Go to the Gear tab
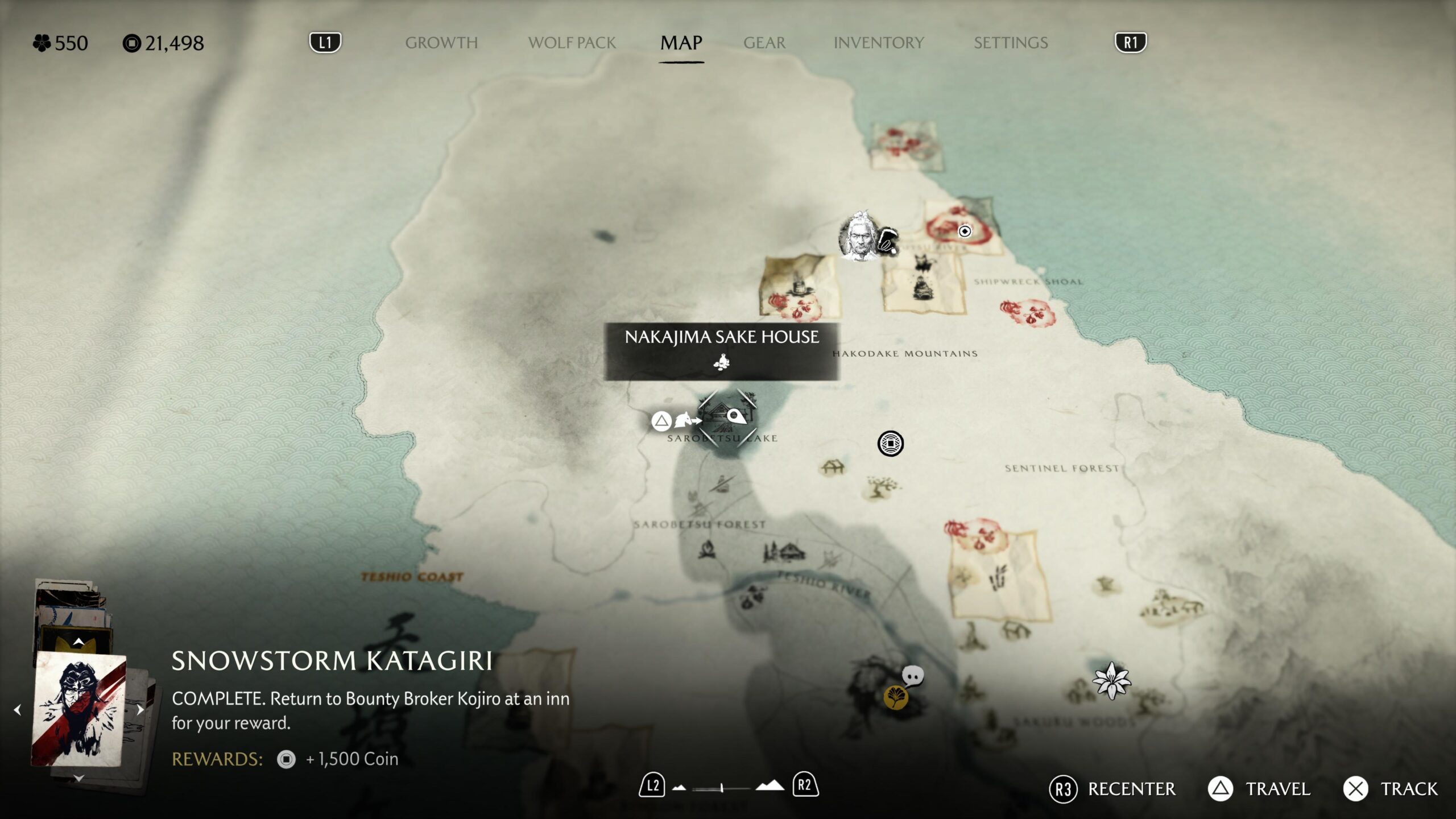This screenshot has width=1456, height=819. coord(764,43)
